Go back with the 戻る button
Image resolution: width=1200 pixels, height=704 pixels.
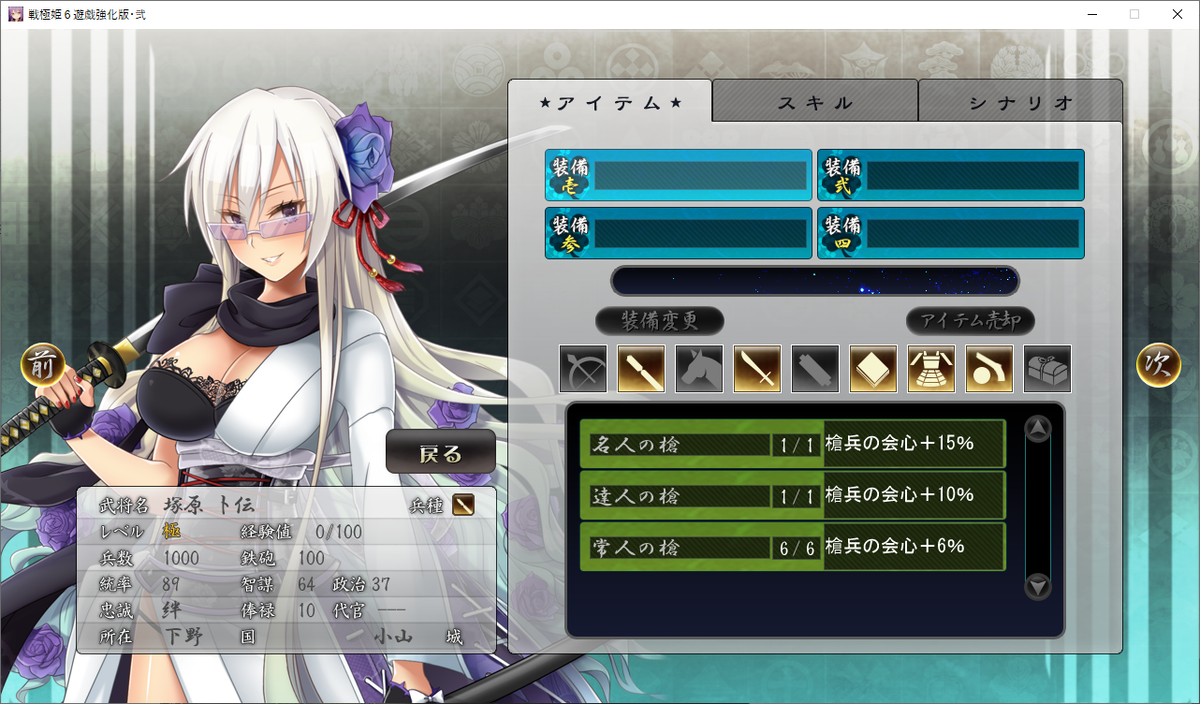coord(441,454)
